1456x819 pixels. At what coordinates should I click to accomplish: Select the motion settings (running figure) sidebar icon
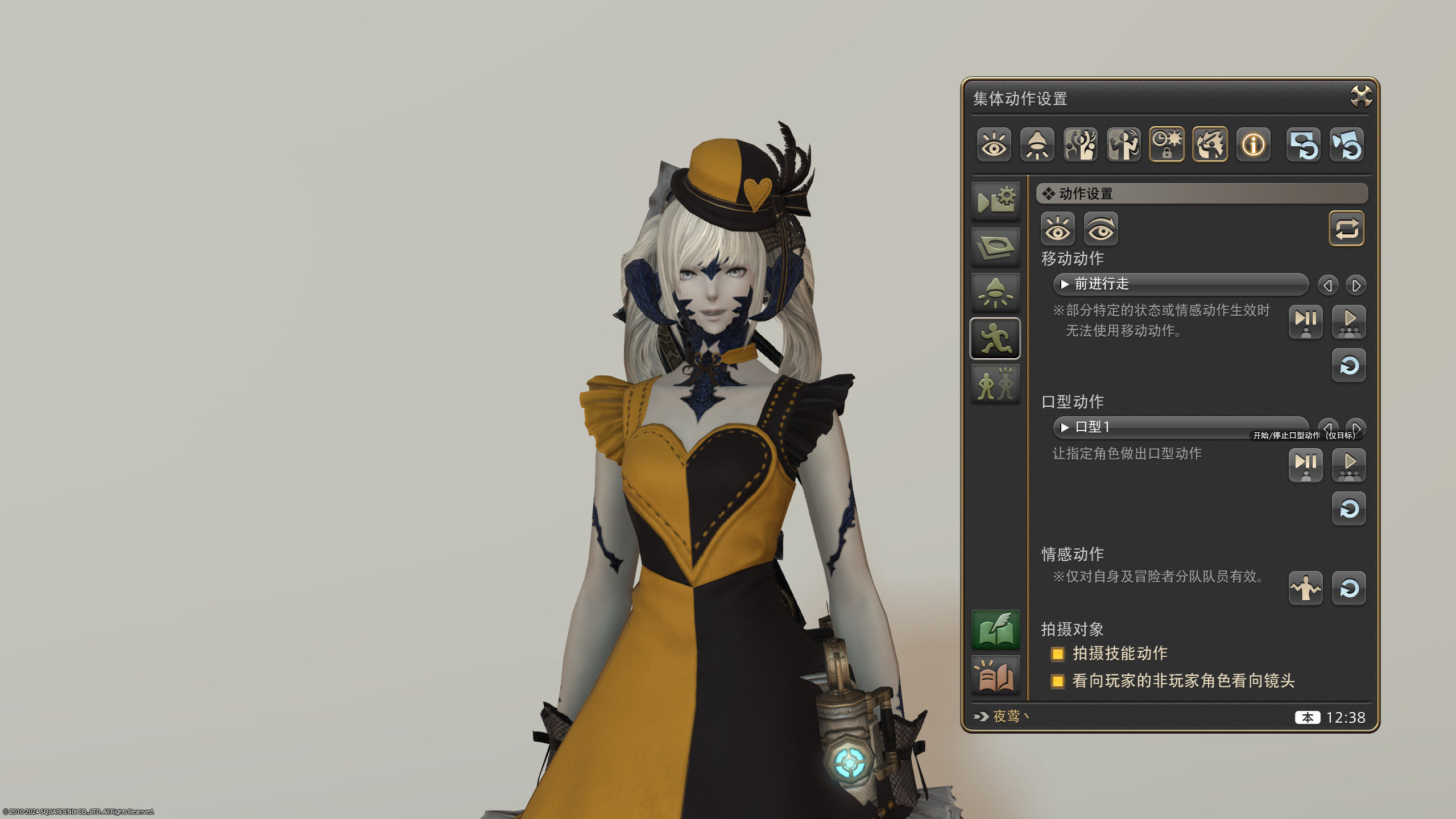[x=995, y=337]
